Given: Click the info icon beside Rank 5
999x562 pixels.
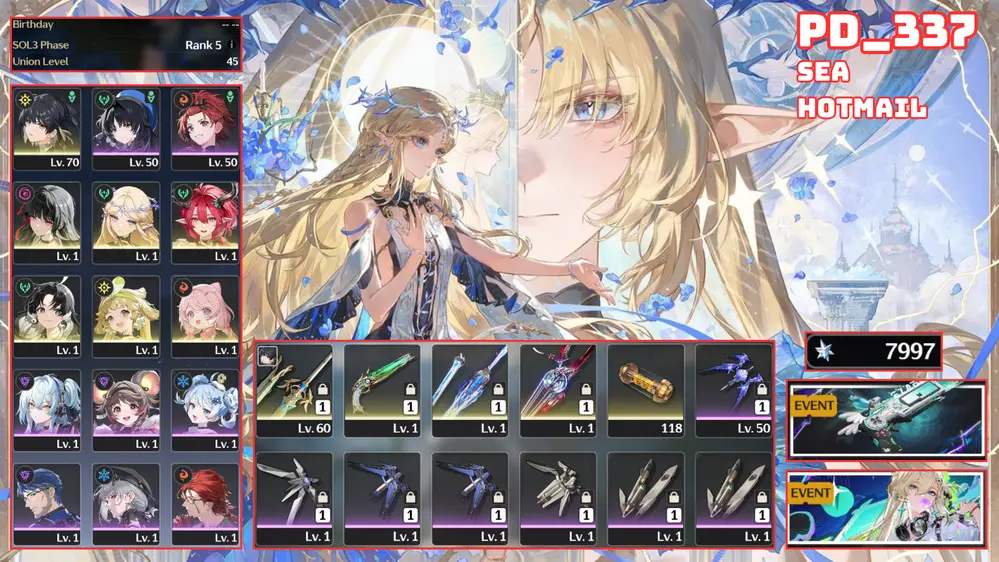Looking at the screenshot, I should click(232, 45).
